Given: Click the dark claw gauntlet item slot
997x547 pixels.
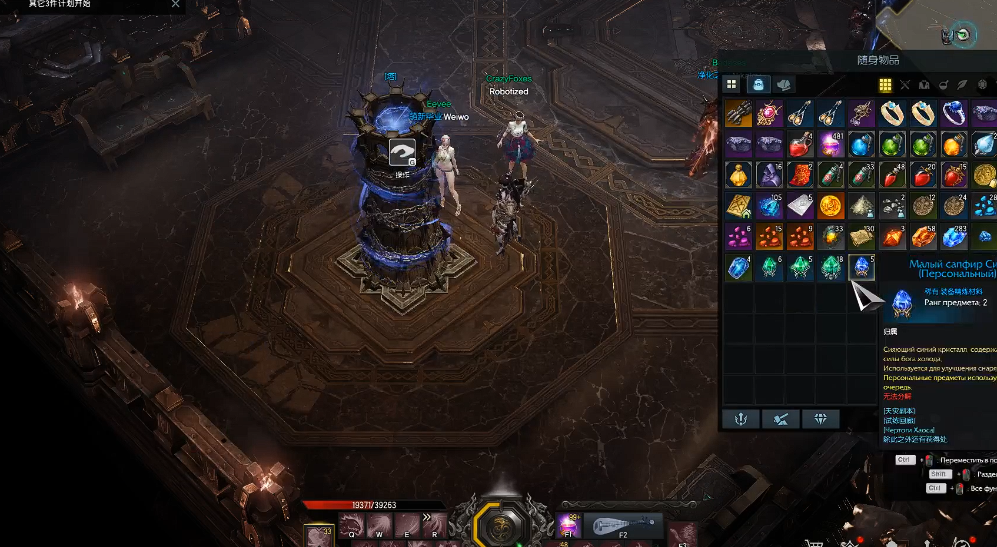Looking at the screenshot, I should (x=739, y=113).
